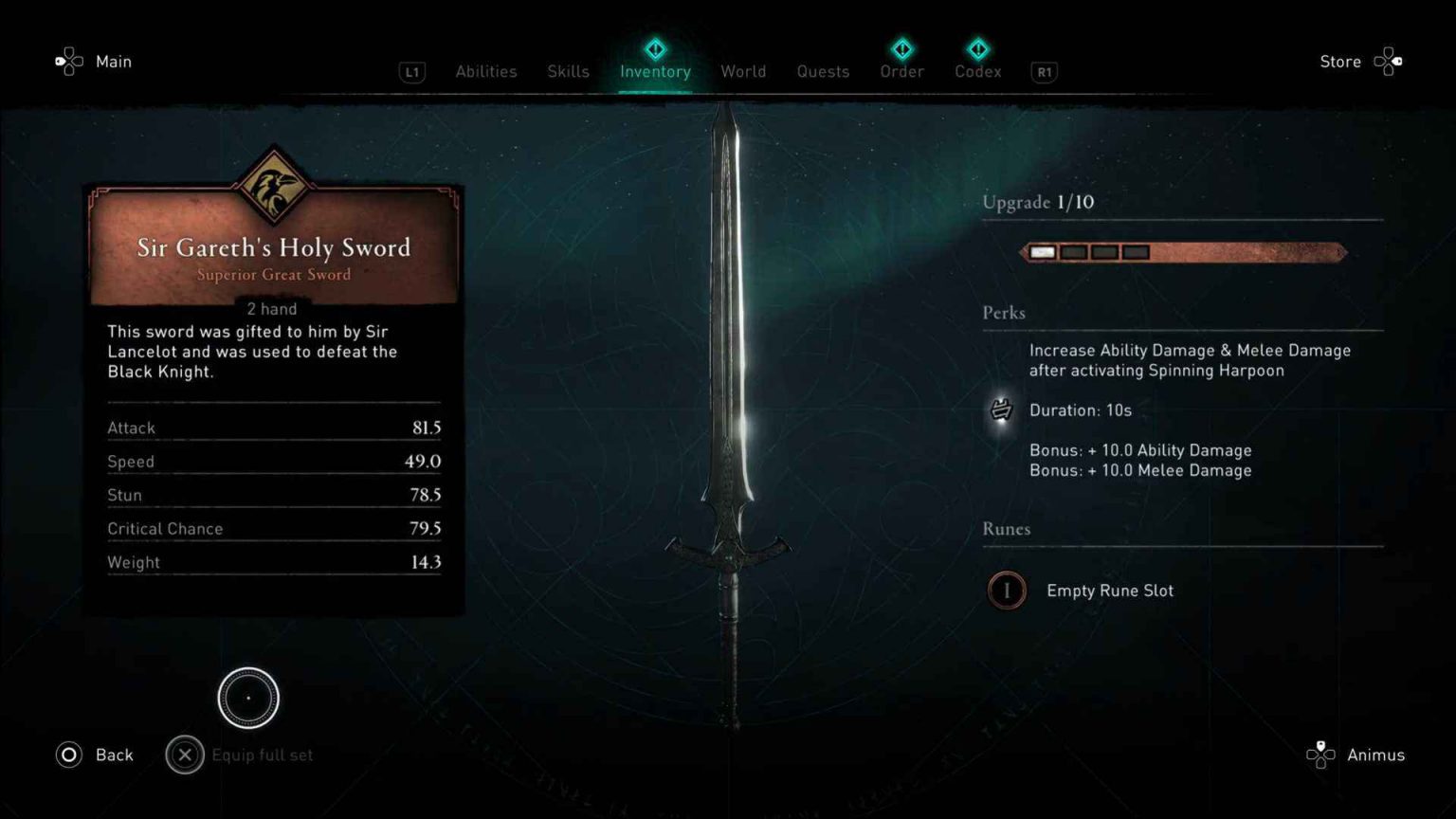
Task: Click the circular weapon selector dial
Action: 248,698
